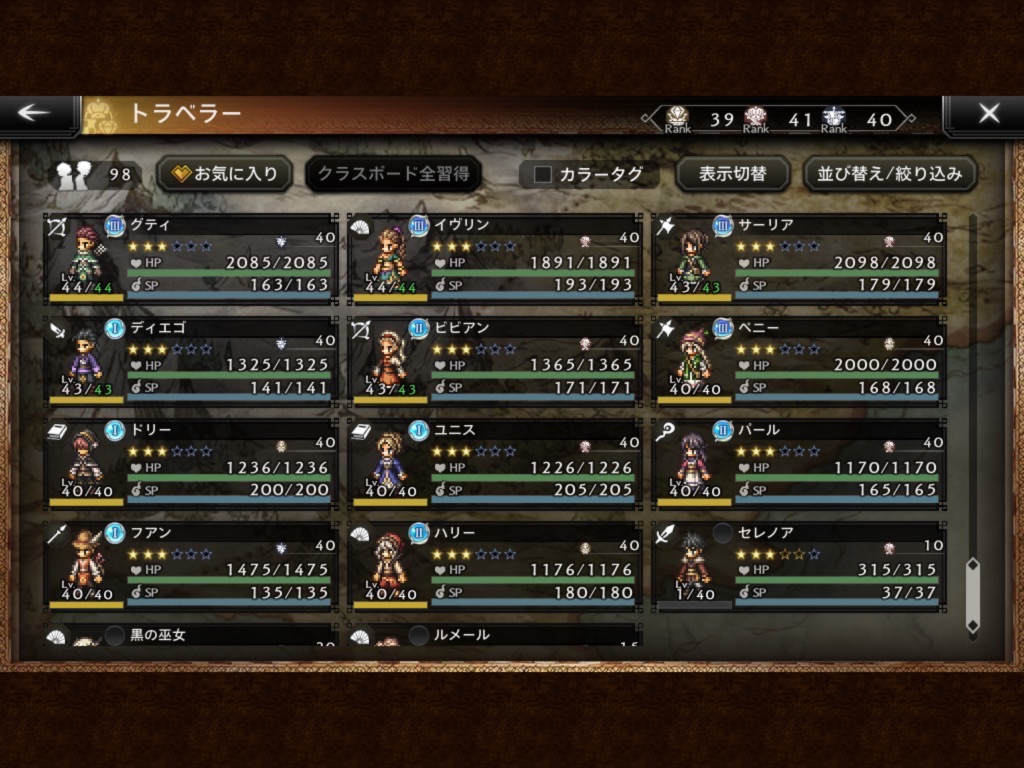Viewport: 1024px width, 768px height.
Task: Toggle the お気に入り favorites filter
Action: point(226,174)
